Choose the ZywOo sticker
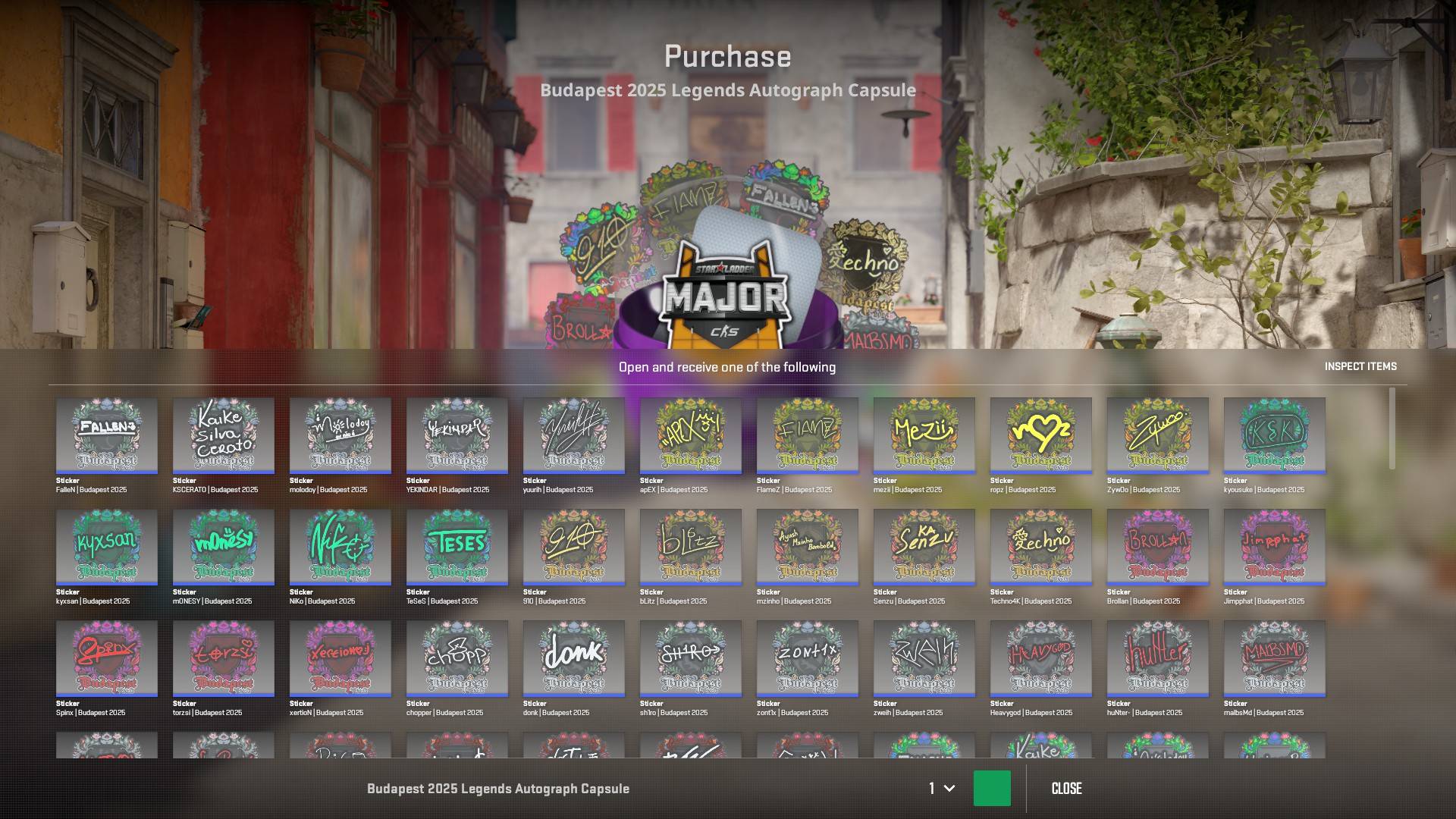 1158,435
